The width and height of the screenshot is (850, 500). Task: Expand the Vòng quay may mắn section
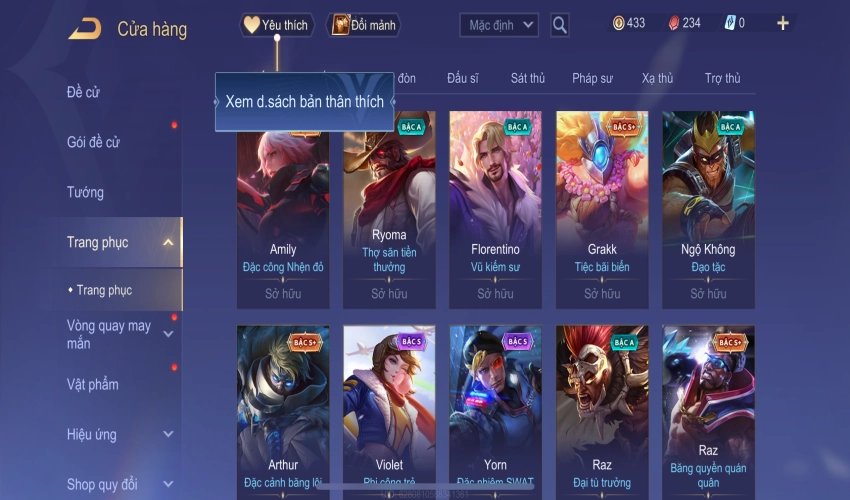click(168, 334)
